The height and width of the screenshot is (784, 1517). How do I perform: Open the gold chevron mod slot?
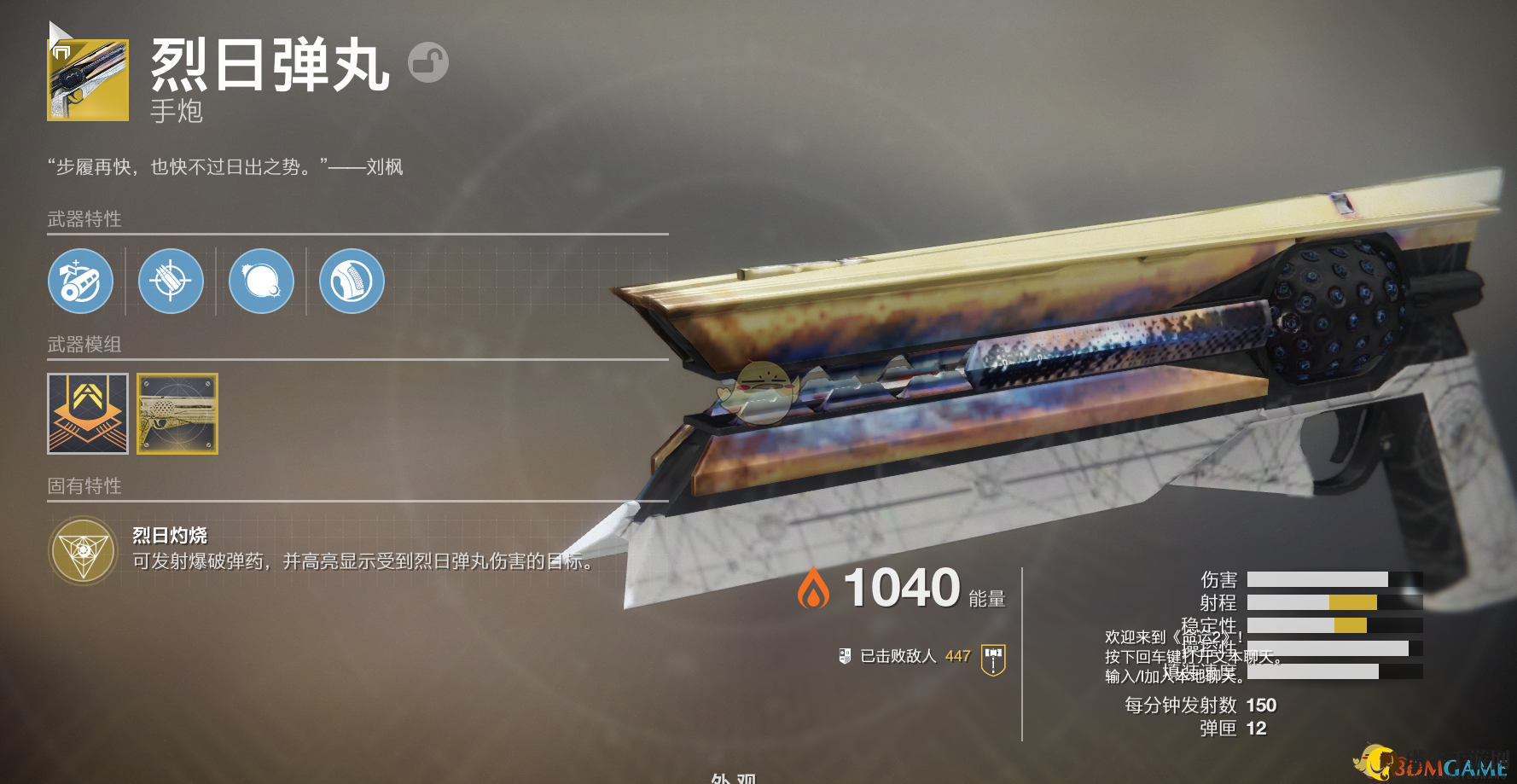(88, 414)
